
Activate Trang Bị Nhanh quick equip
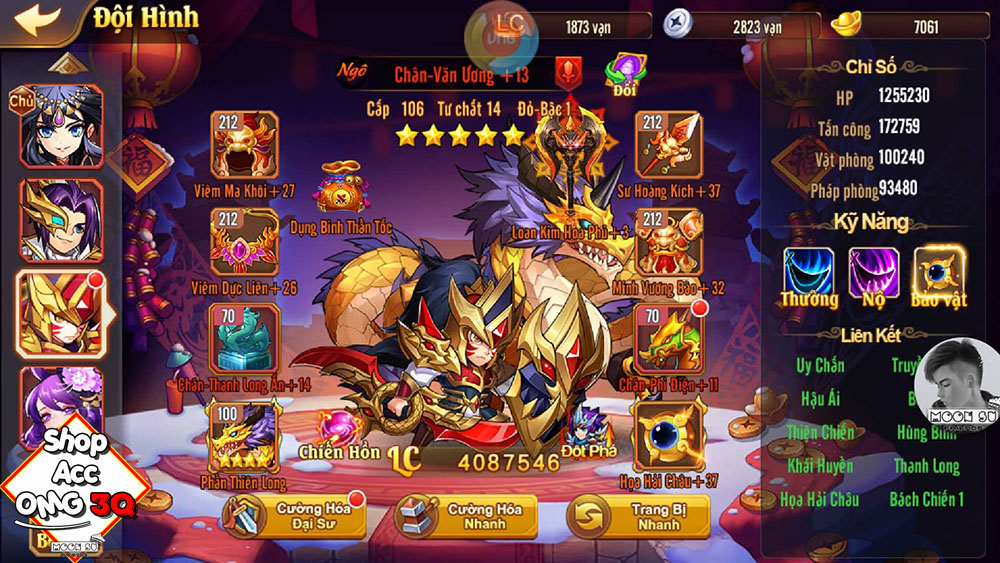pyautogui.click(x=640, y=516)
